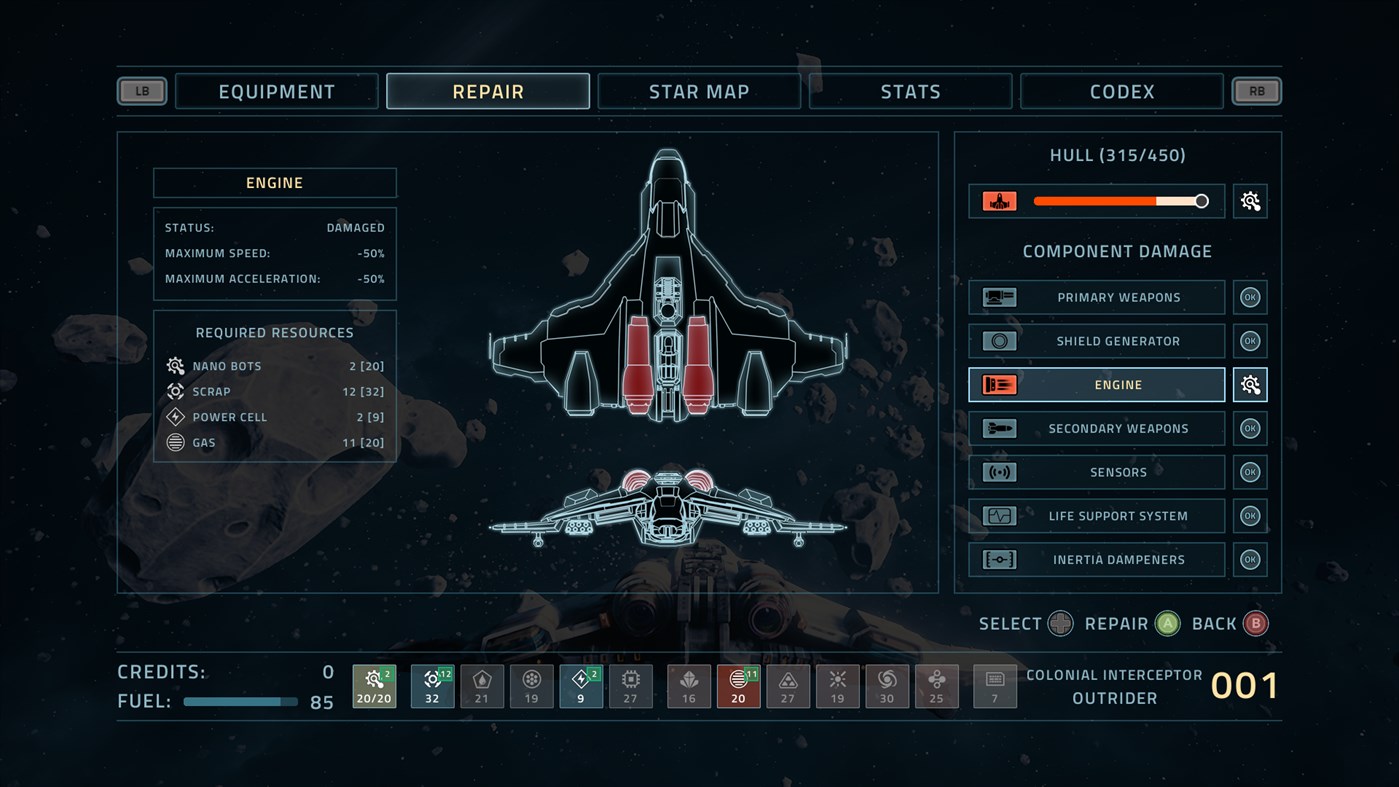Choose the Shield Generator component
Screen dimensions: 1399x787
coord(1097,341)
